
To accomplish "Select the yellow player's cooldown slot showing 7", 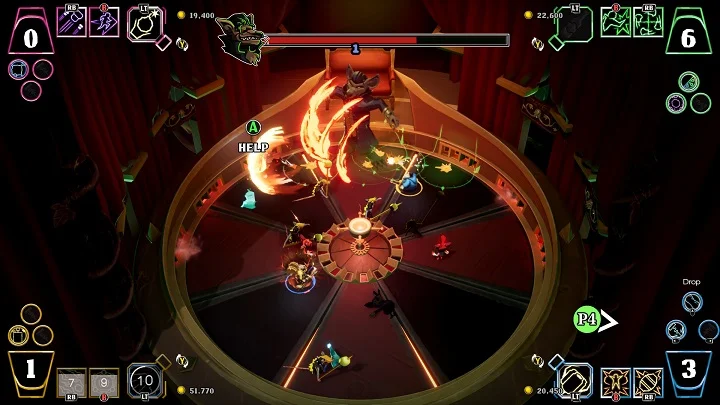I will (71, 382).
